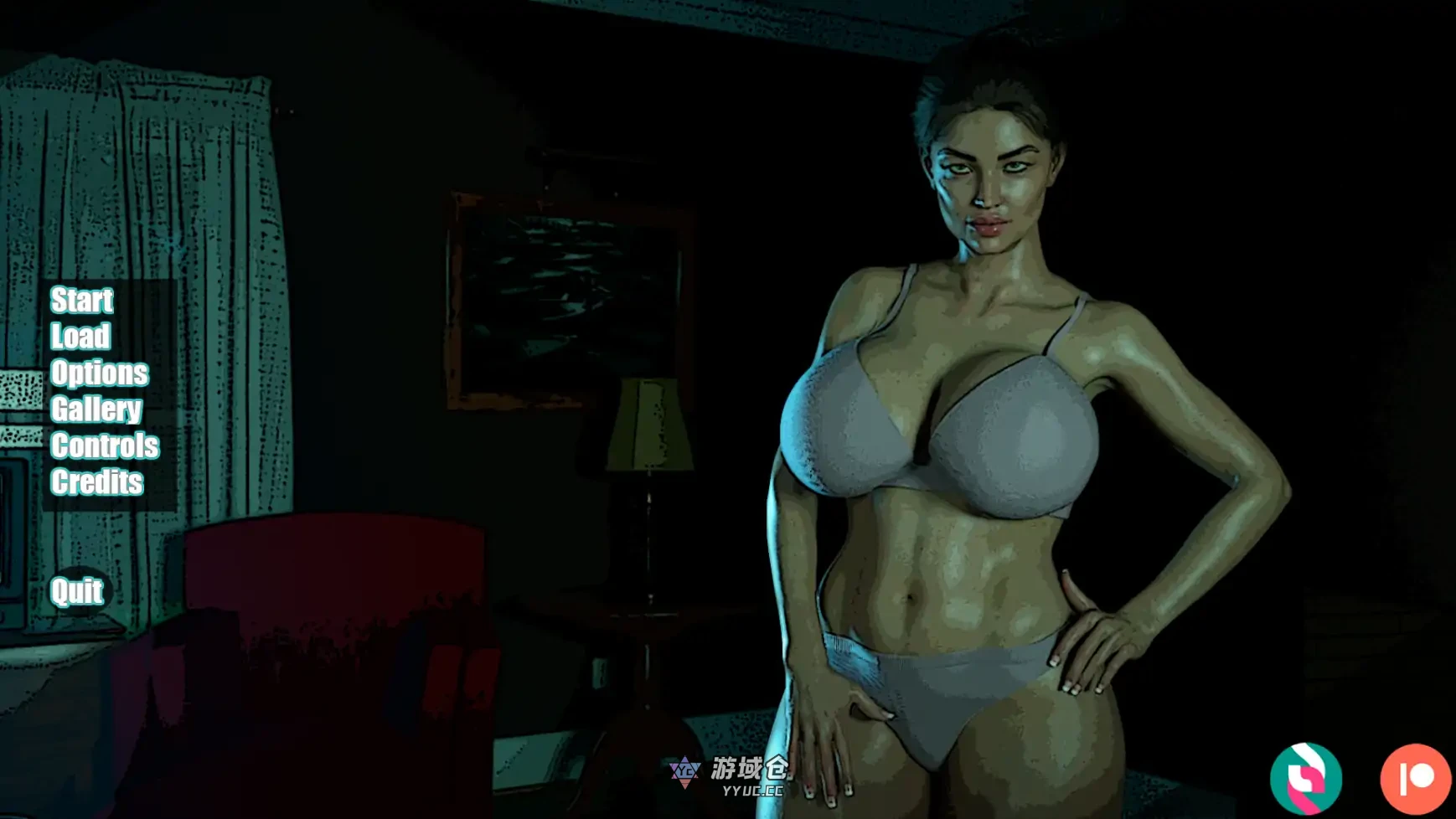Open the Load menu
Viewport: 1456px width, 819px height.
pos(80,337)
